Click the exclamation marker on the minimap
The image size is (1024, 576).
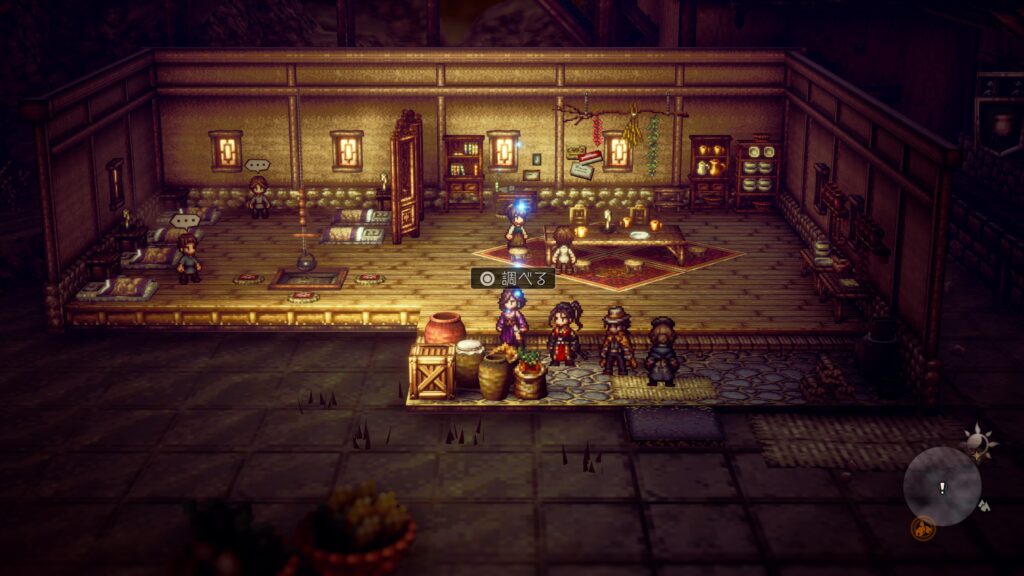942,487
